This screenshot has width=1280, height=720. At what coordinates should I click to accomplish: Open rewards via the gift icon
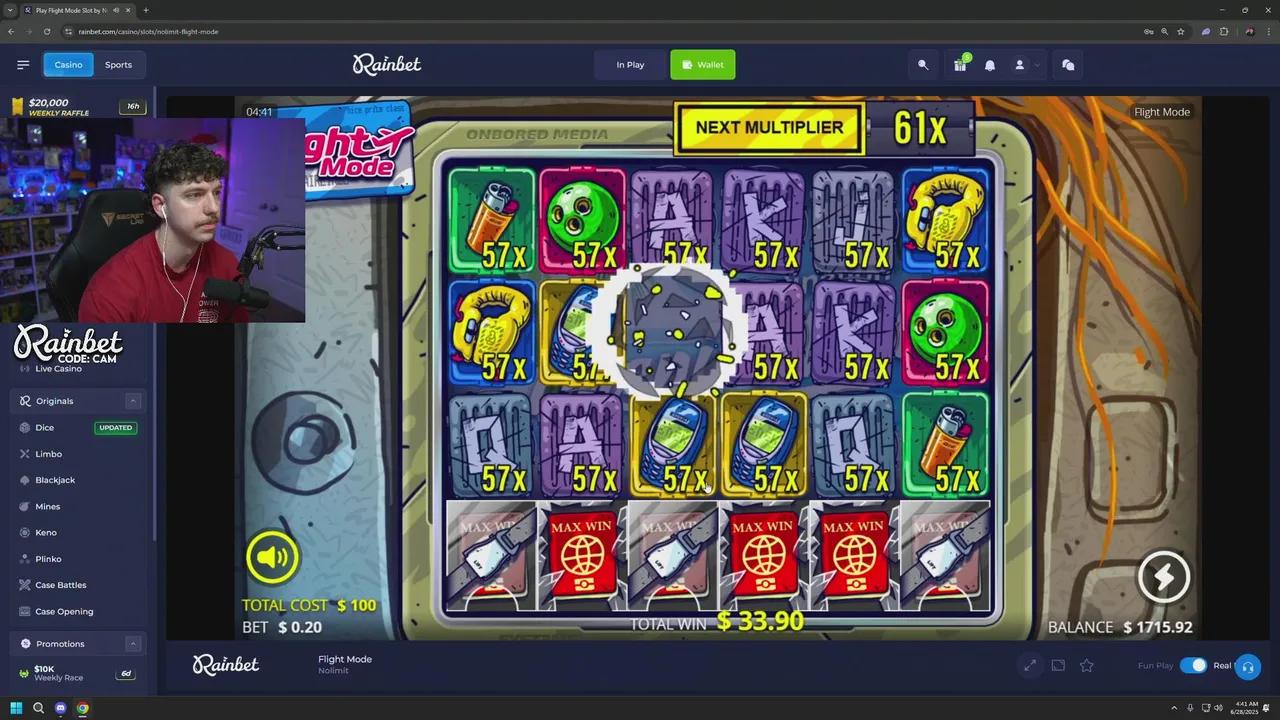958,64
